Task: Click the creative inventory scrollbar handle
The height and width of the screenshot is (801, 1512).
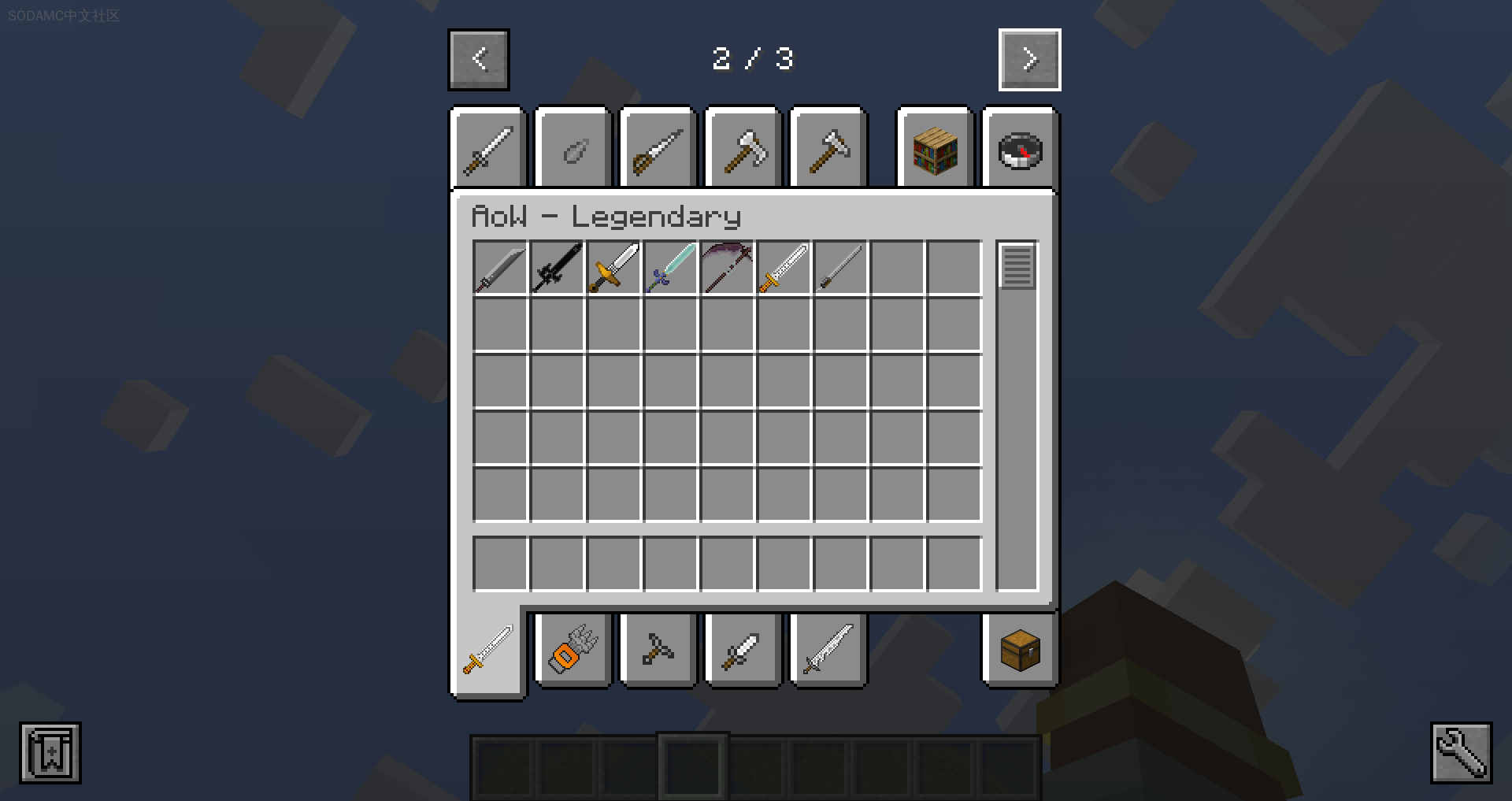Action: click(x=1017, y=266)
